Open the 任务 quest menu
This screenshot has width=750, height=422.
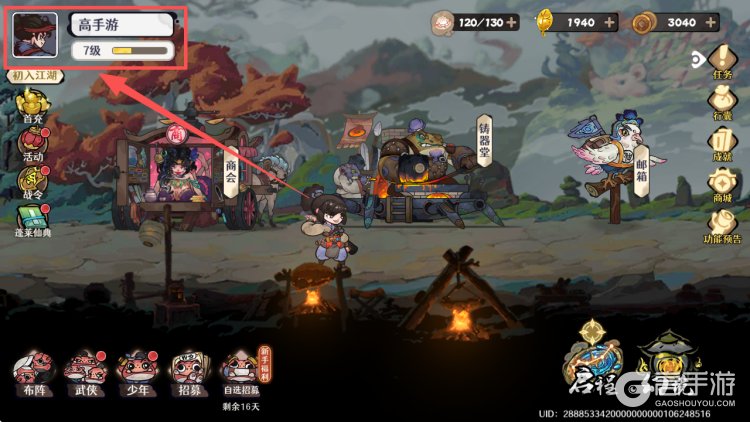[723, 64]
